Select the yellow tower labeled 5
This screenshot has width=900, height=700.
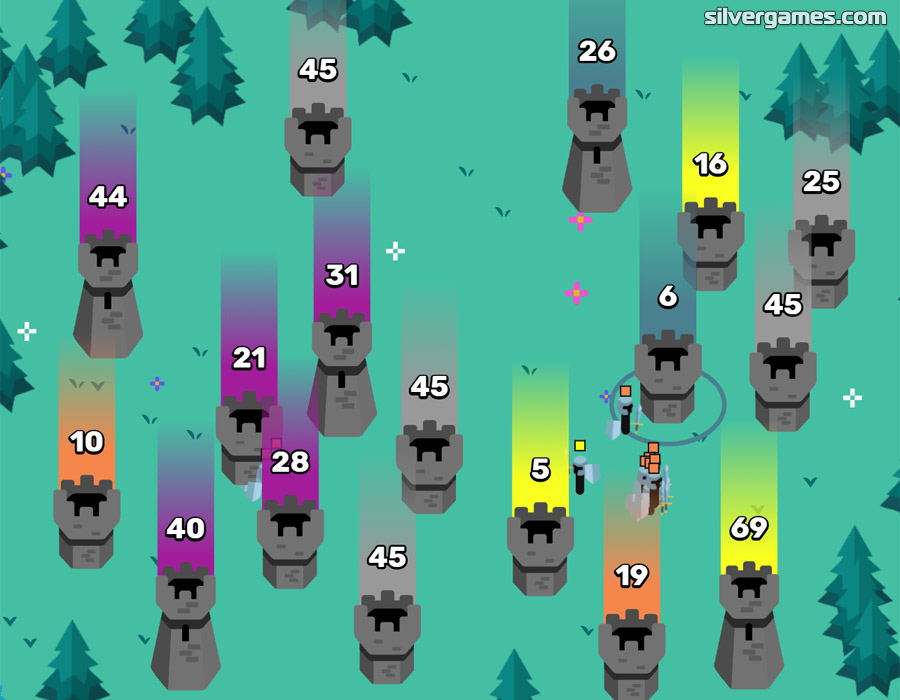(540, 548)
